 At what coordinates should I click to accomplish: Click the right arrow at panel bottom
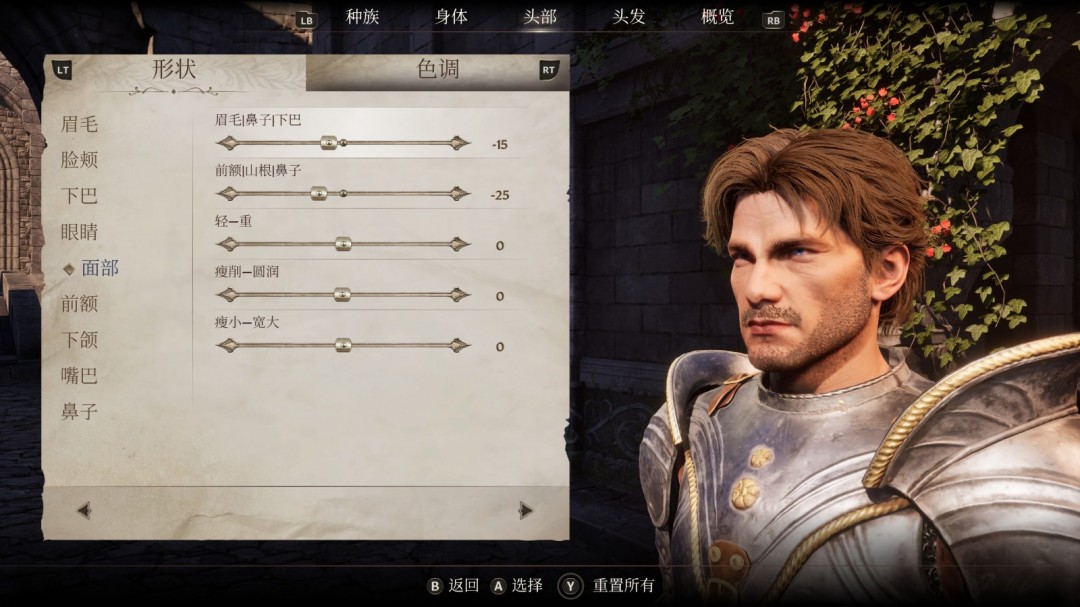coord(526,510)
